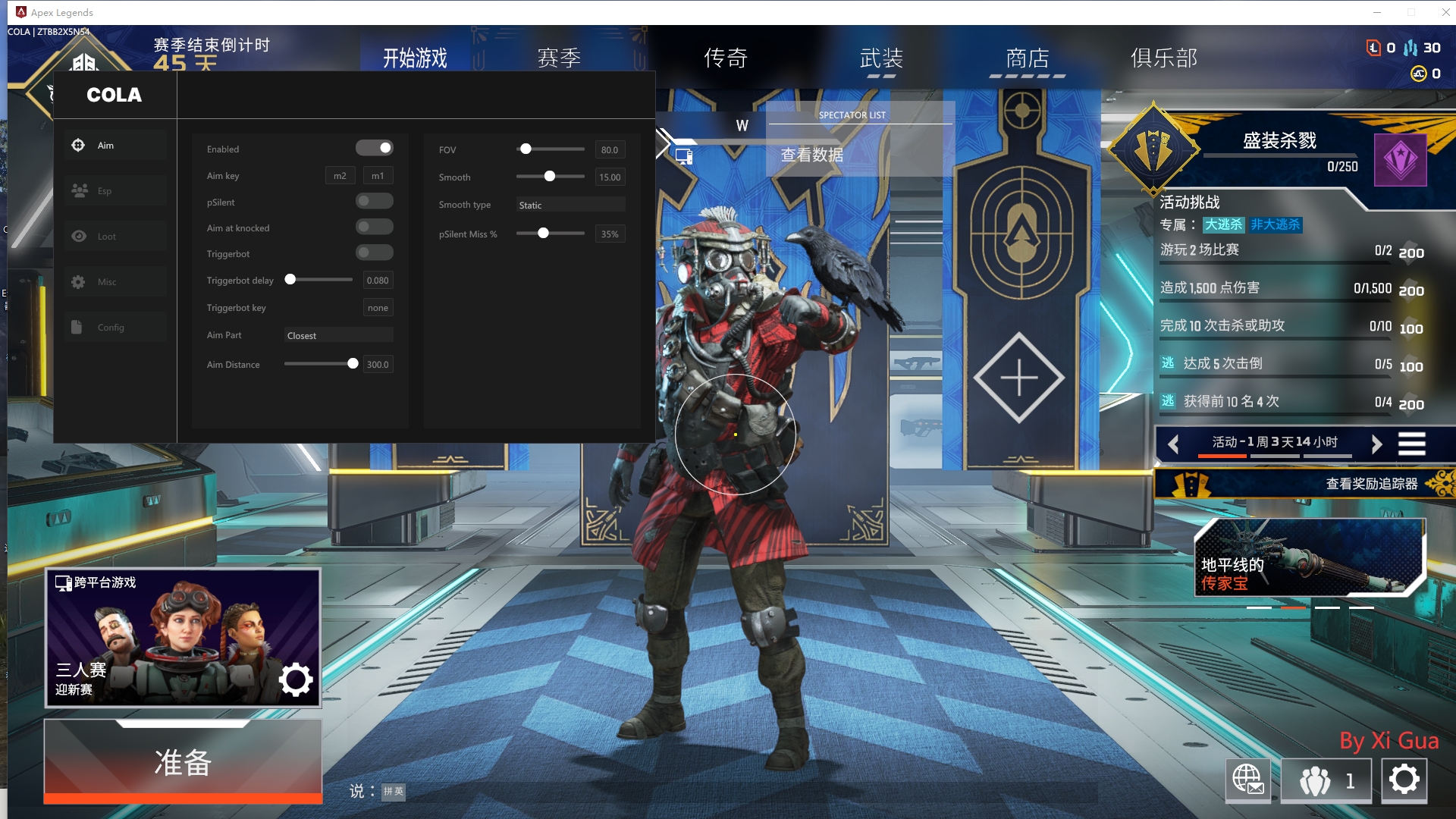Open the friends list icon
Screen dimensions: 1456x819
1326,780
